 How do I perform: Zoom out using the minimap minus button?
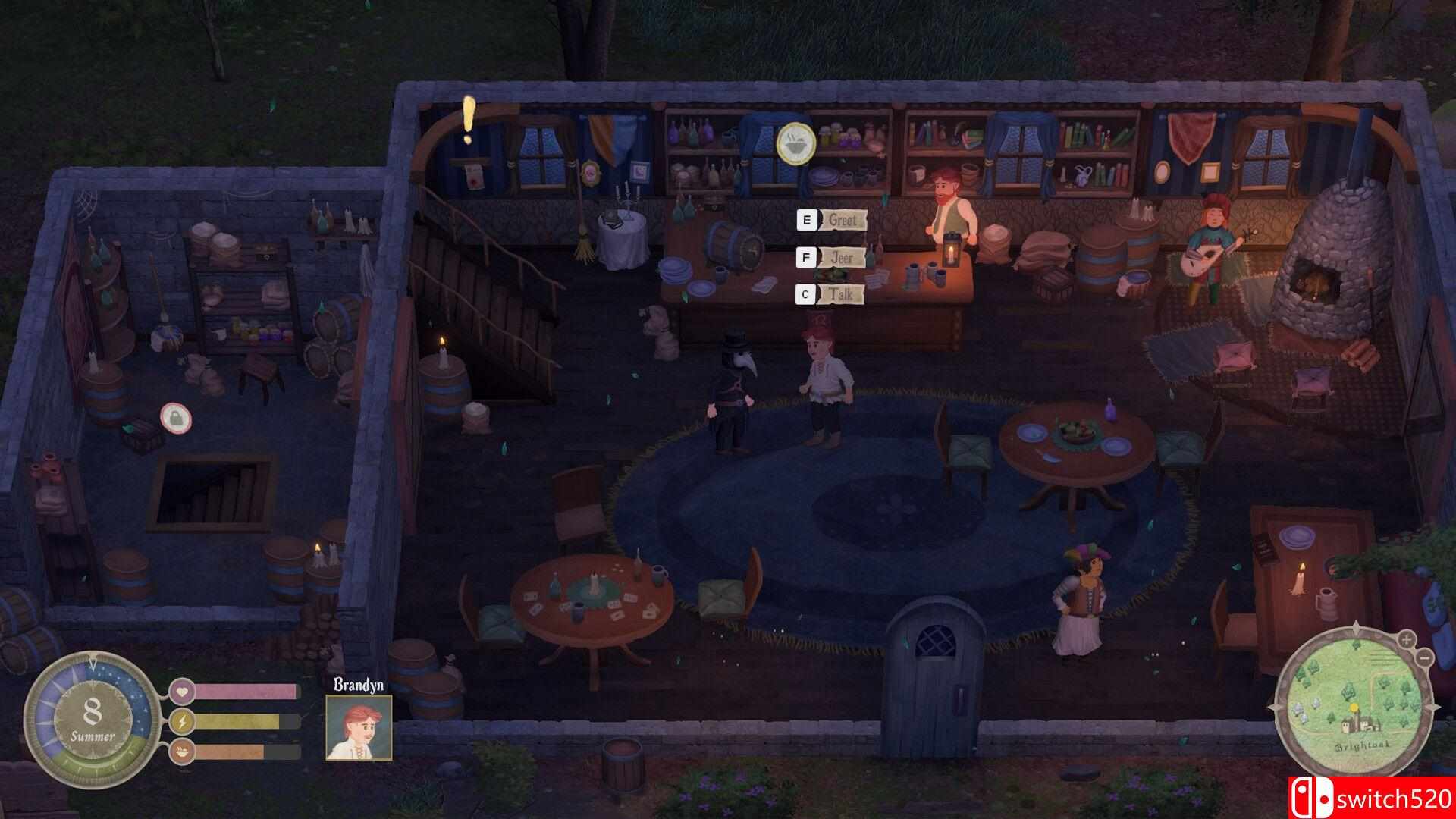point(1423,657)
